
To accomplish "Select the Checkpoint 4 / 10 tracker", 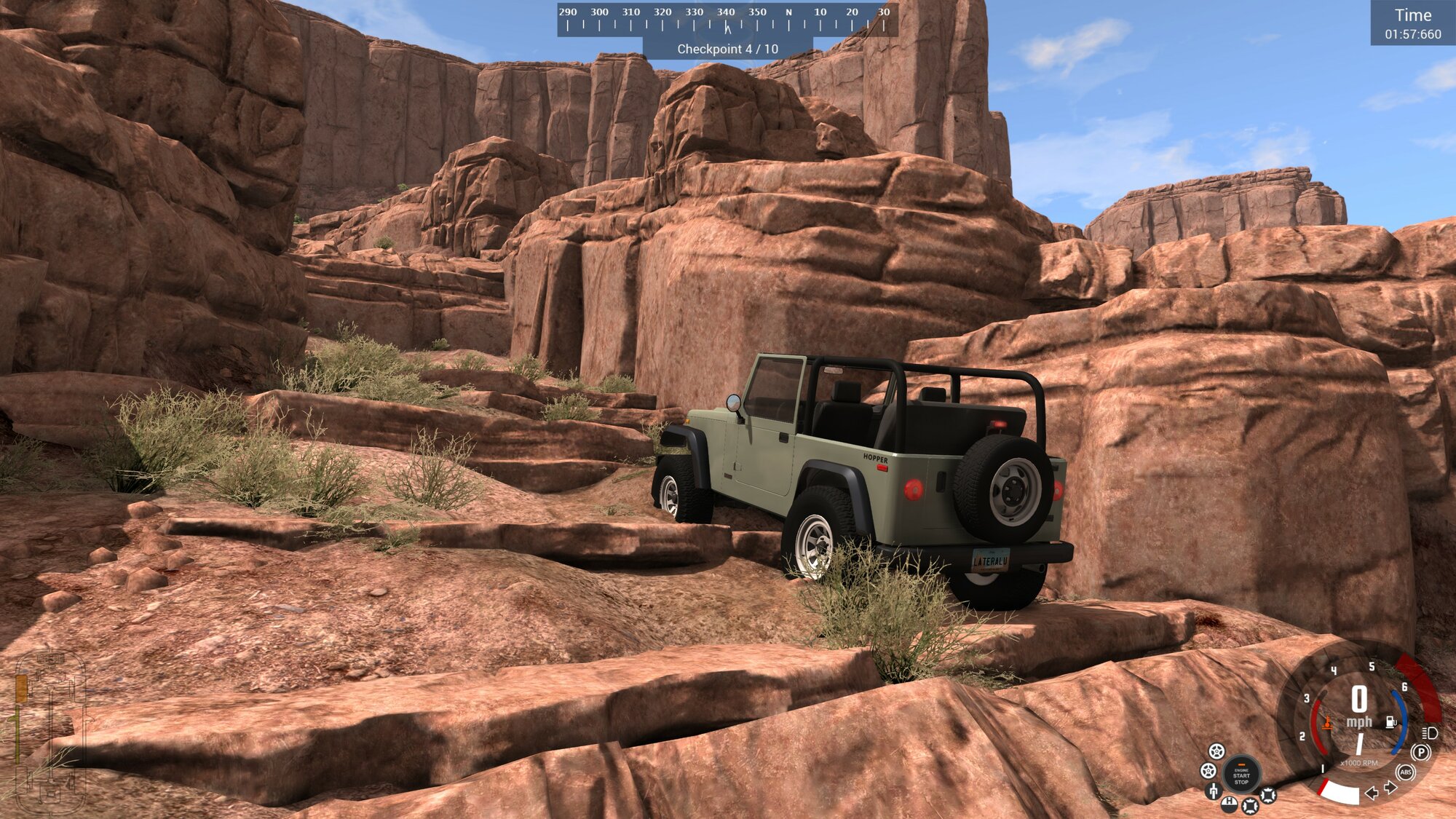I will tap(727, 49).
